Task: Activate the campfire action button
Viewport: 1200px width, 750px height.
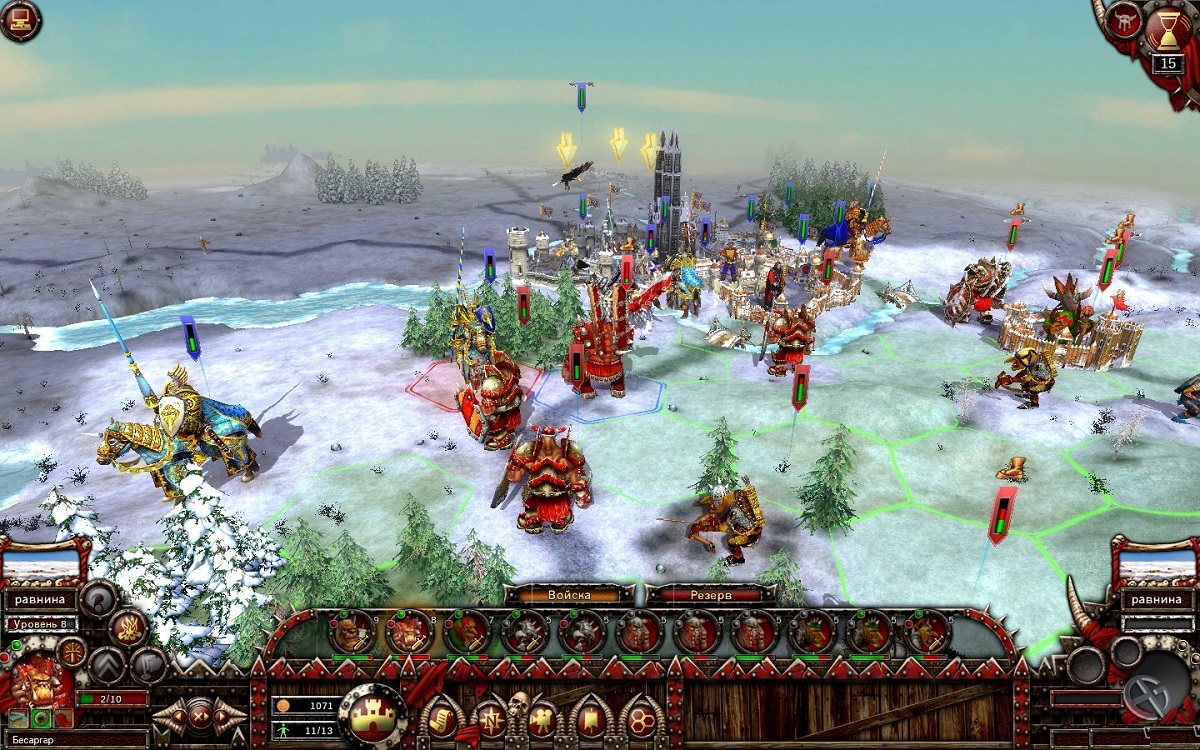Action: 129,628
